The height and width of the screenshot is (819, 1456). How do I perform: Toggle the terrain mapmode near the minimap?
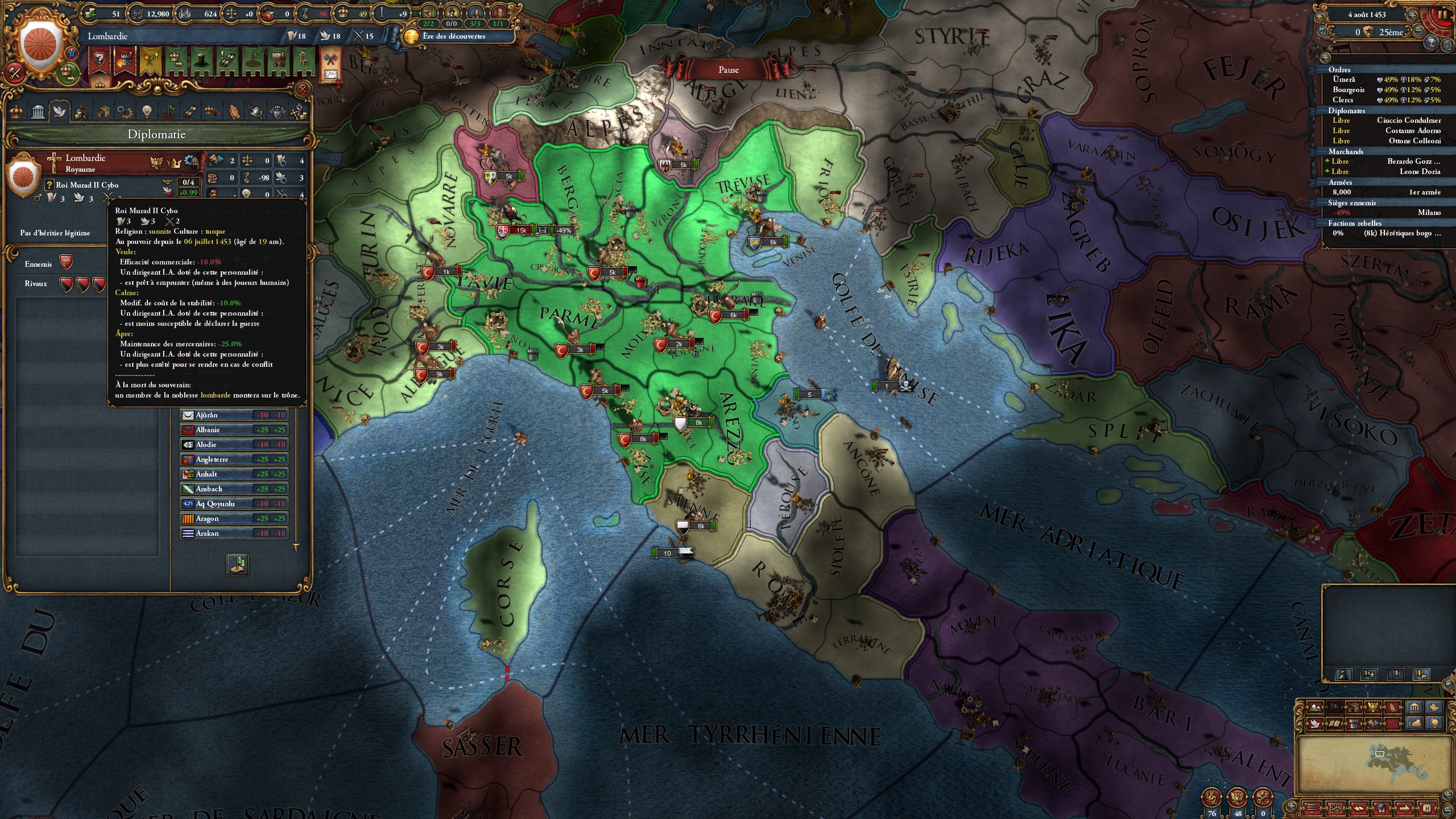pyautogui.click(x=1314, y=708)
